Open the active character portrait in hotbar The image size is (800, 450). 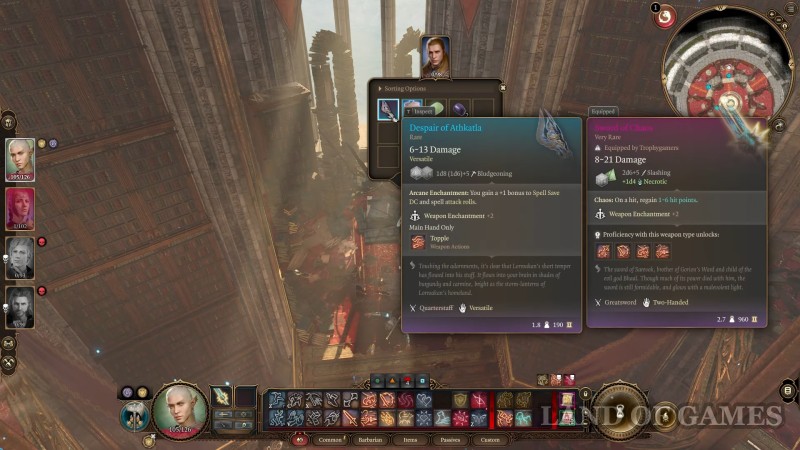180,410
